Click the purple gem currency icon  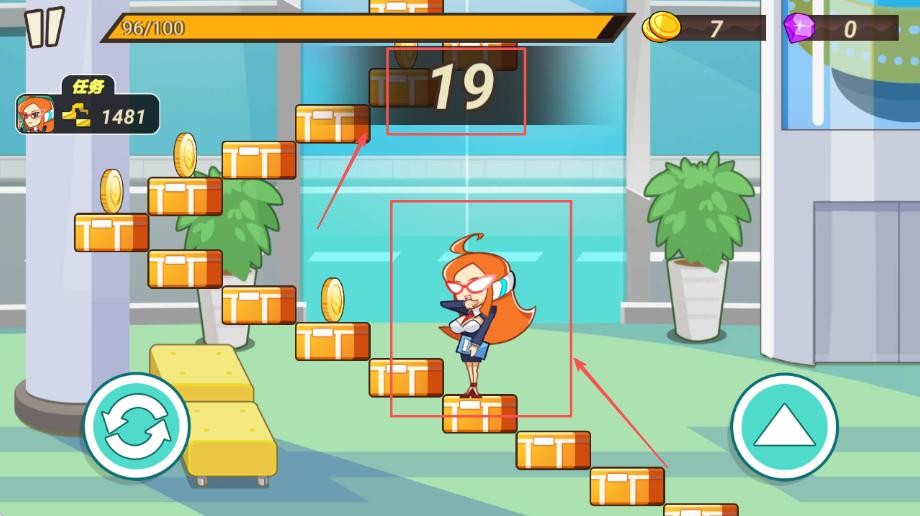point(798,27)
